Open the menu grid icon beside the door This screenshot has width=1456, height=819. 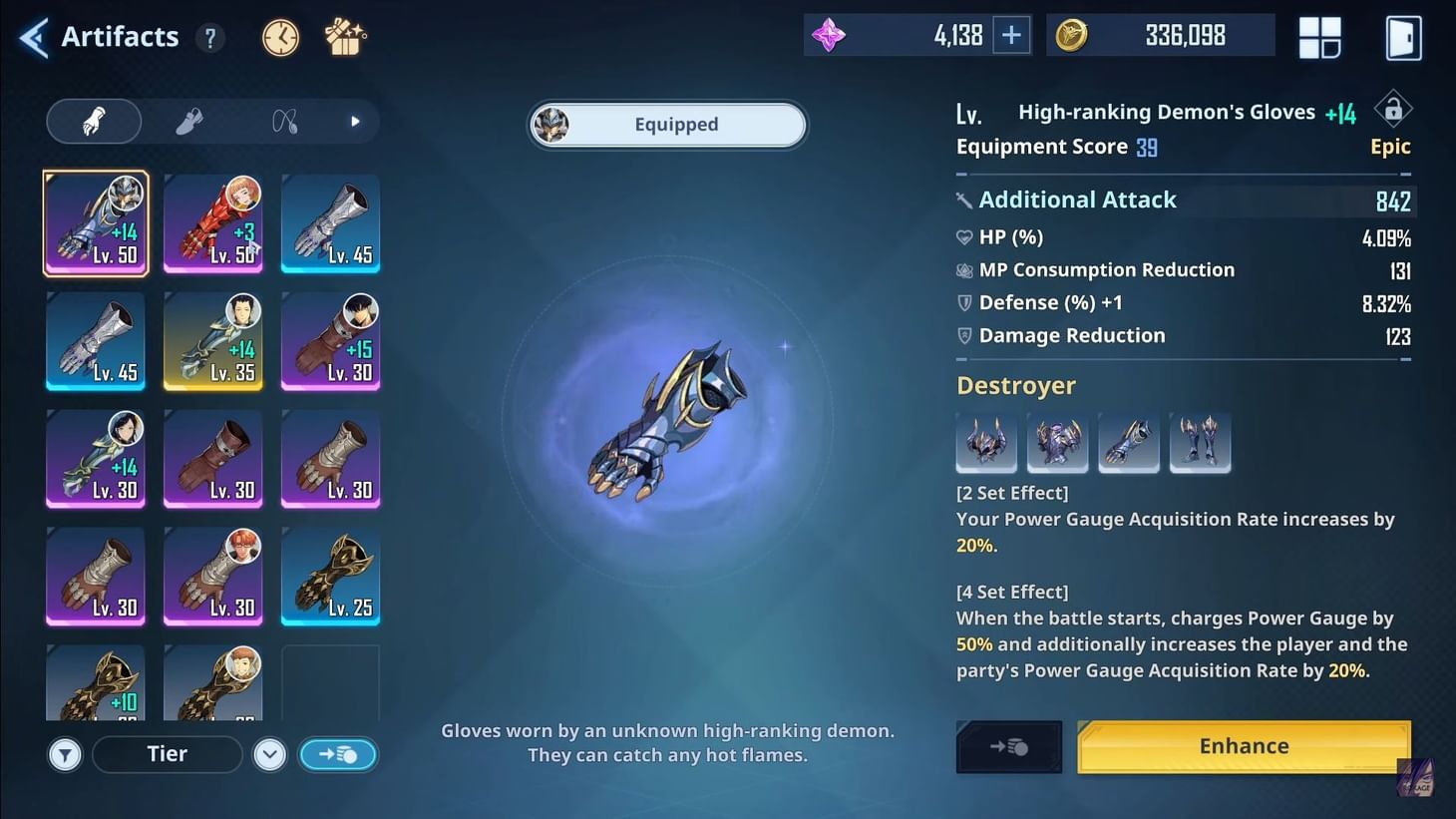point(1320,36)
